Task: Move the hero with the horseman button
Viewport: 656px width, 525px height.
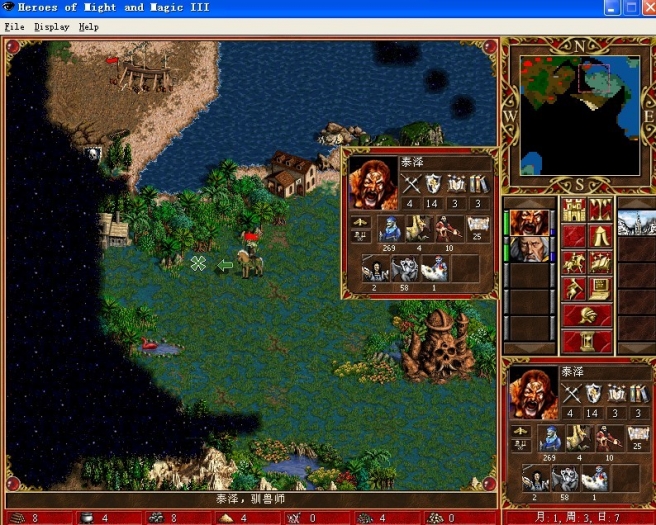Action: click(x=574, y=262)
